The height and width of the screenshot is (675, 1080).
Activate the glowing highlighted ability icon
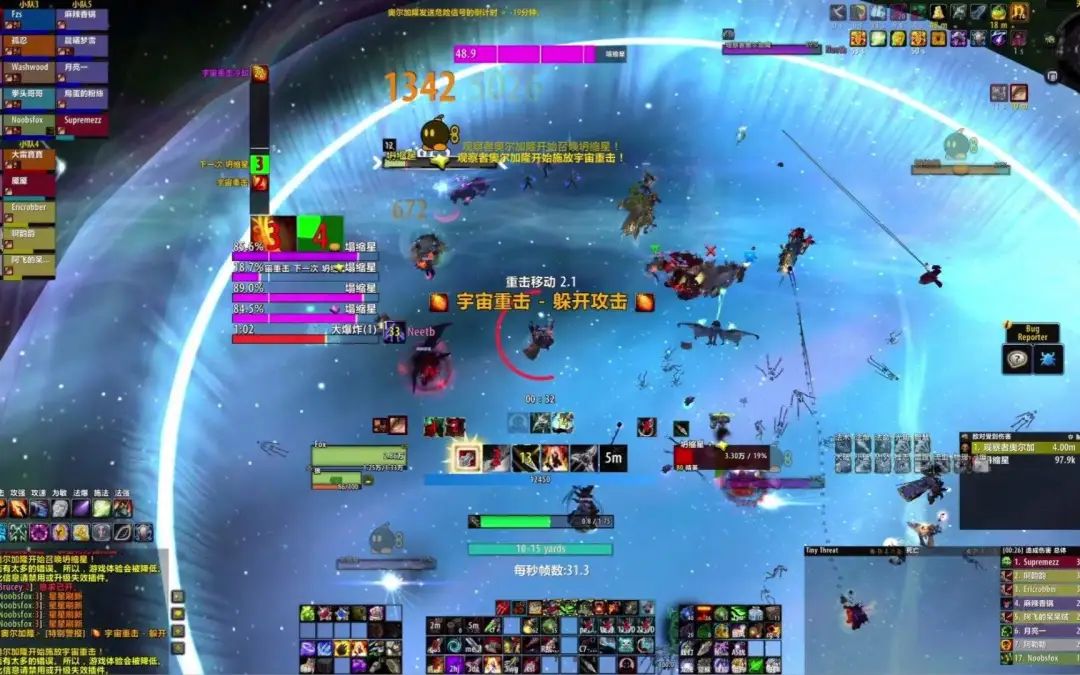(467, 458)
